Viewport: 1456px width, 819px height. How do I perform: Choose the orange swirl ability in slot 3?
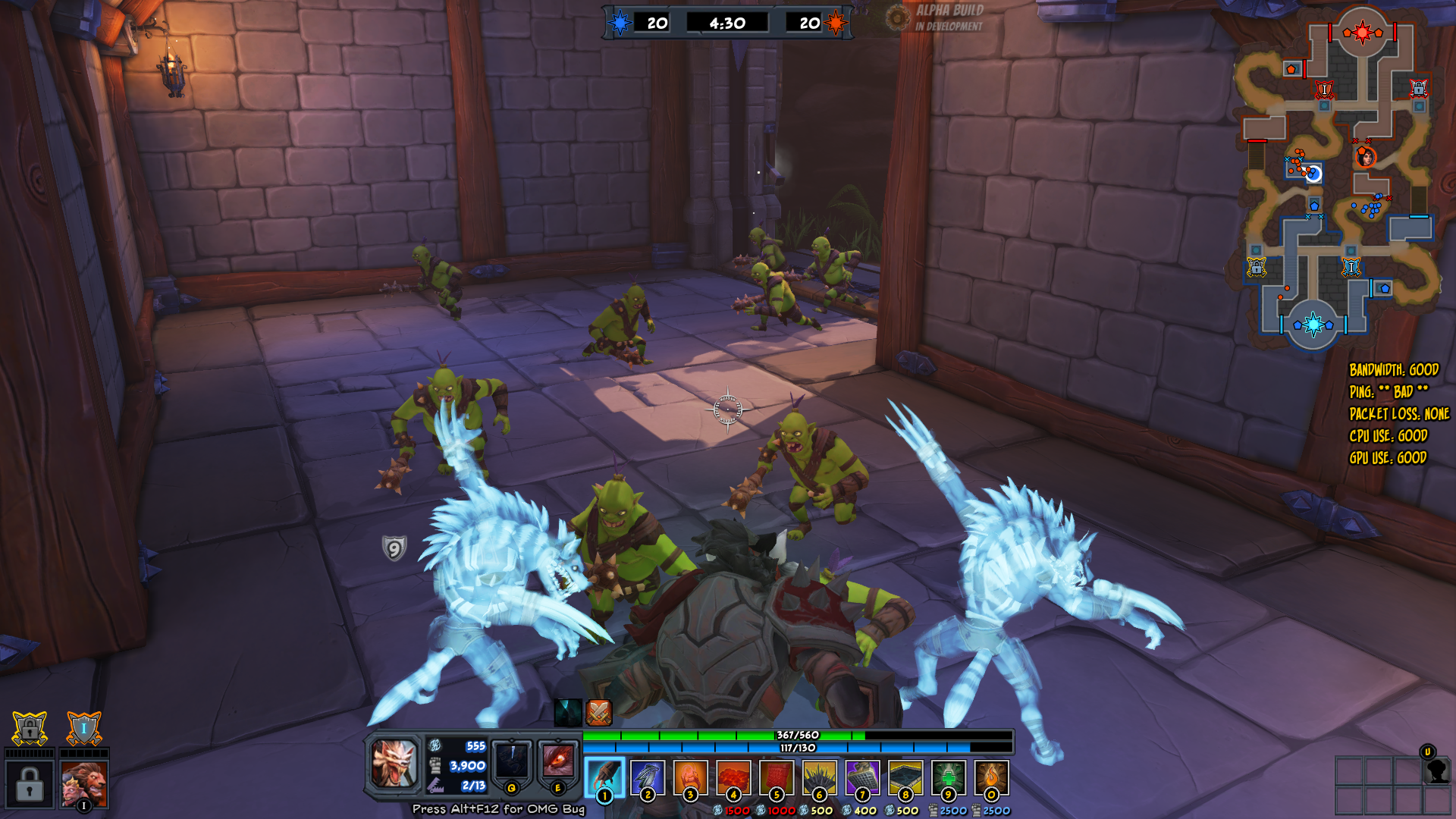pyautogui.click(x=690, y=777)
